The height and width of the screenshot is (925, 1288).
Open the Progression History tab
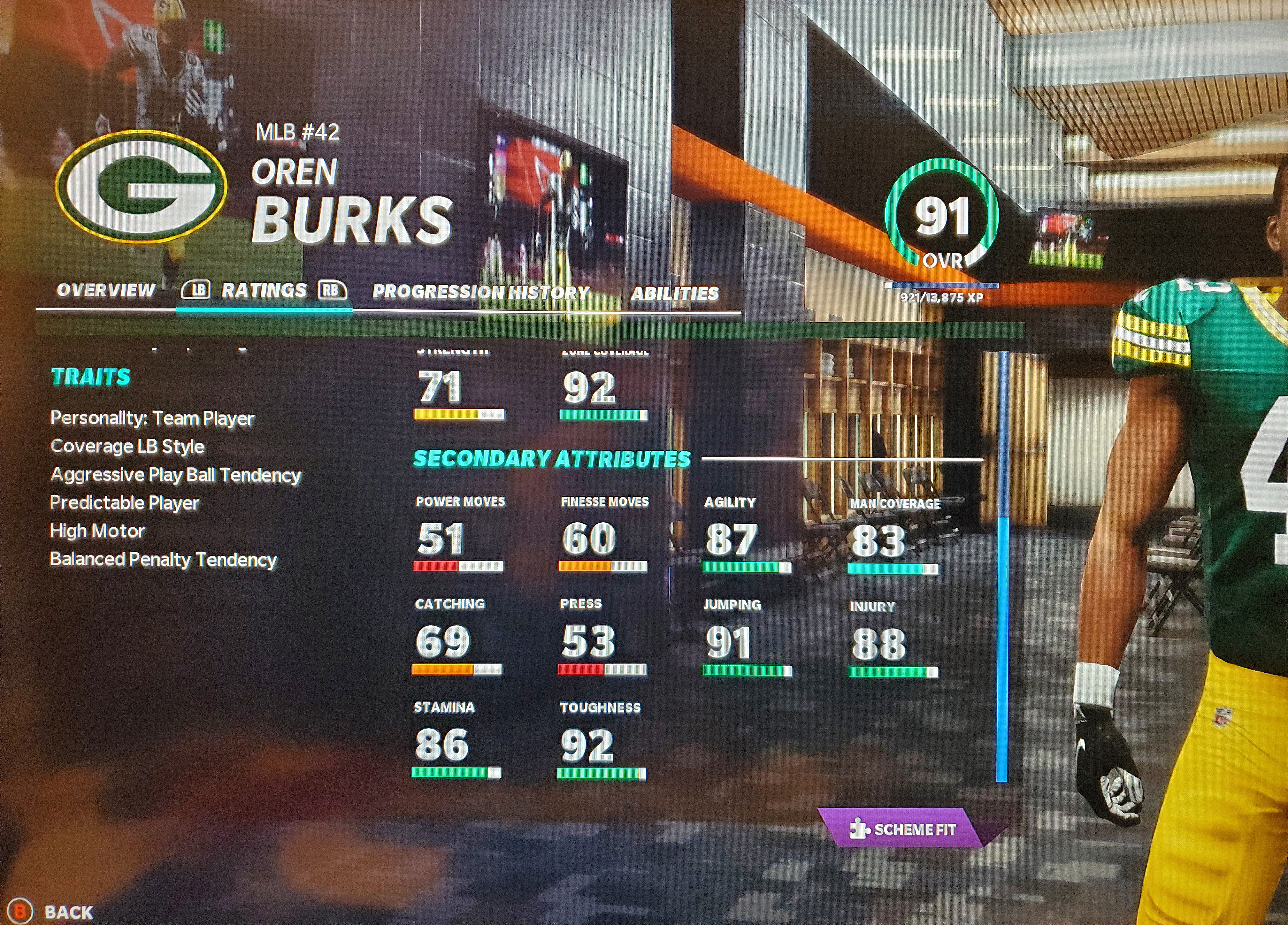pyautogui.click(x=480, y=292)
